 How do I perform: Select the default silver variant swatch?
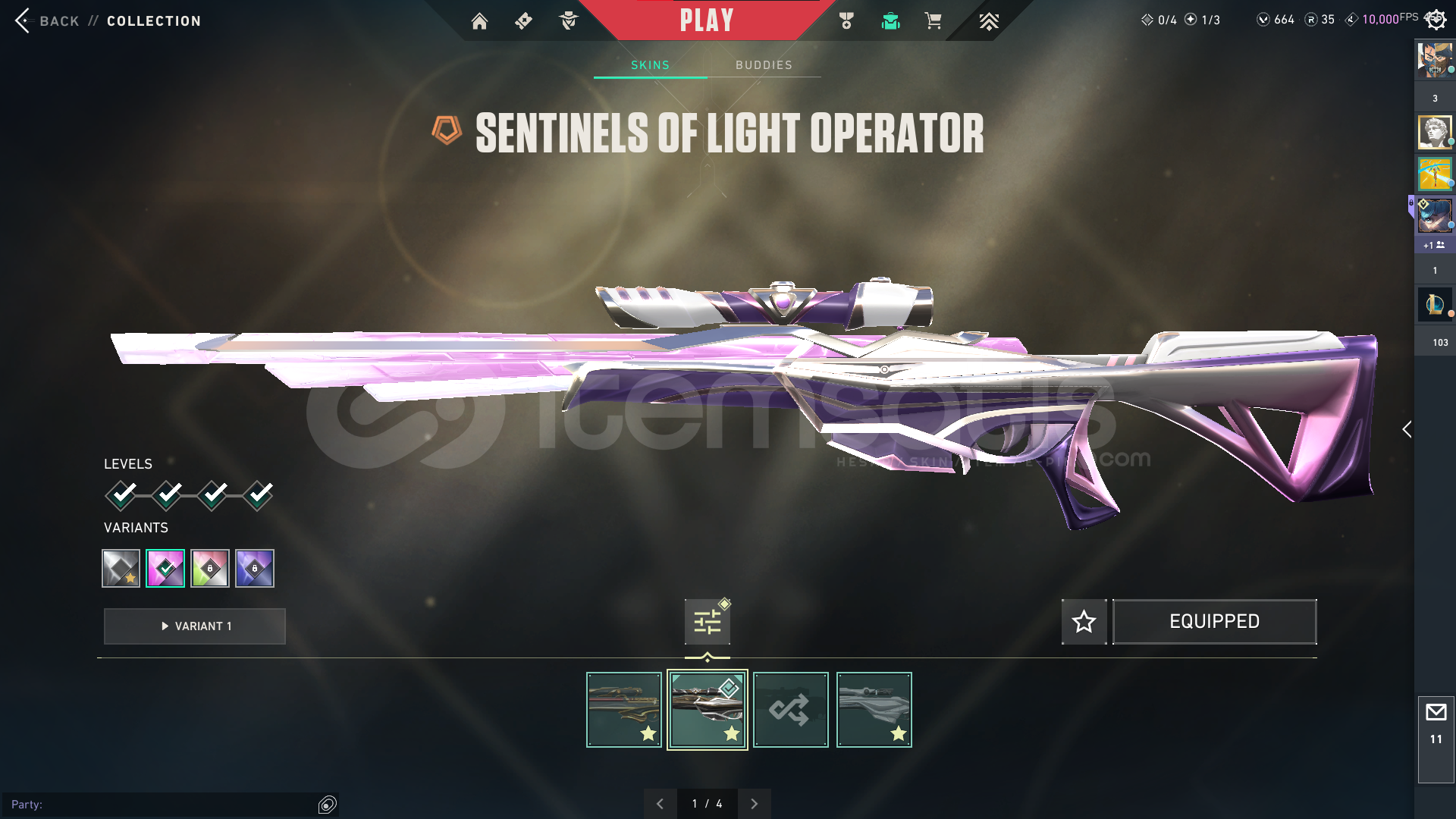[x=121, y=568]
